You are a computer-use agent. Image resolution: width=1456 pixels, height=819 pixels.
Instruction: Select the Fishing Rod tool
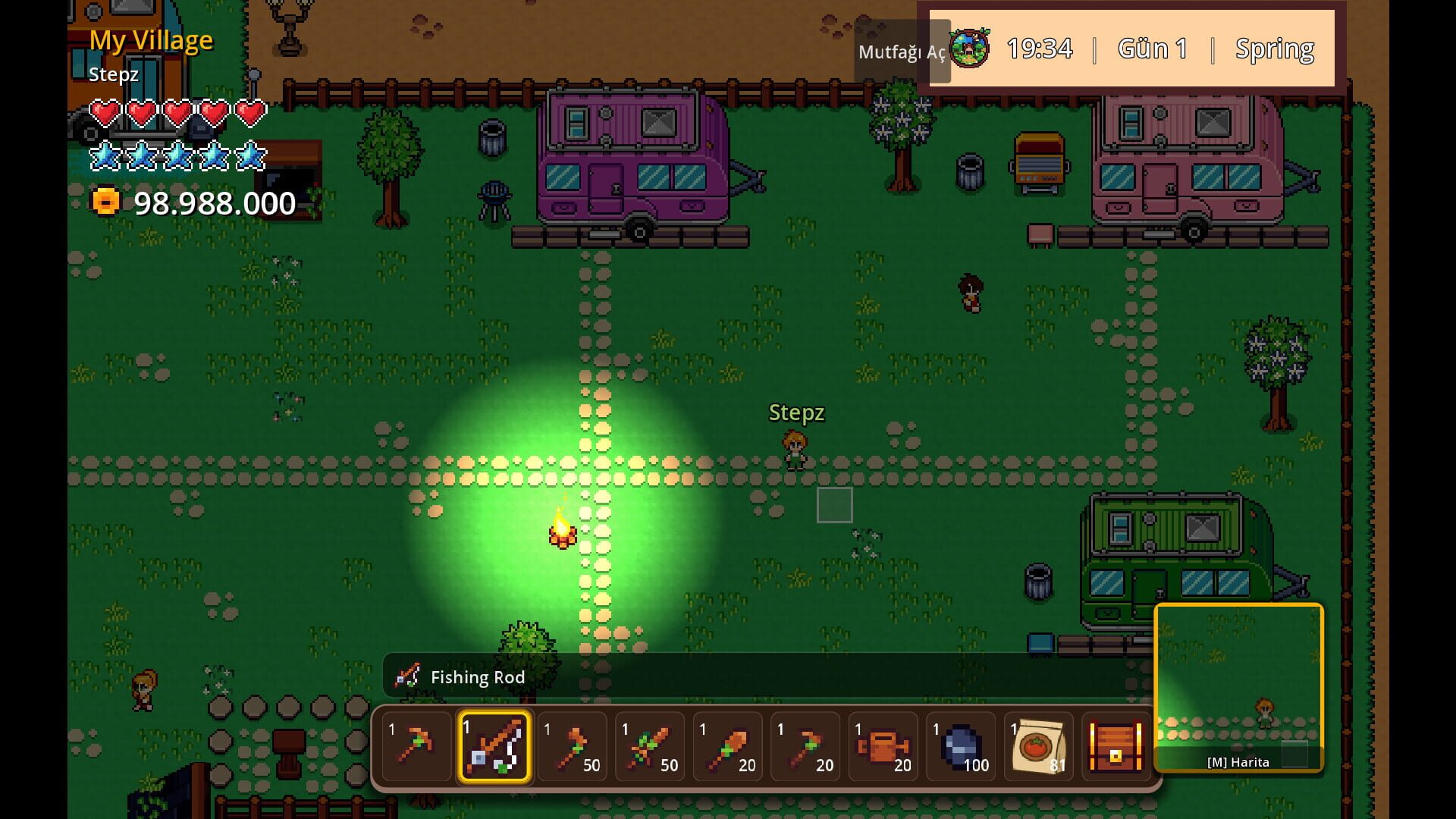click(x=494, y=747)
